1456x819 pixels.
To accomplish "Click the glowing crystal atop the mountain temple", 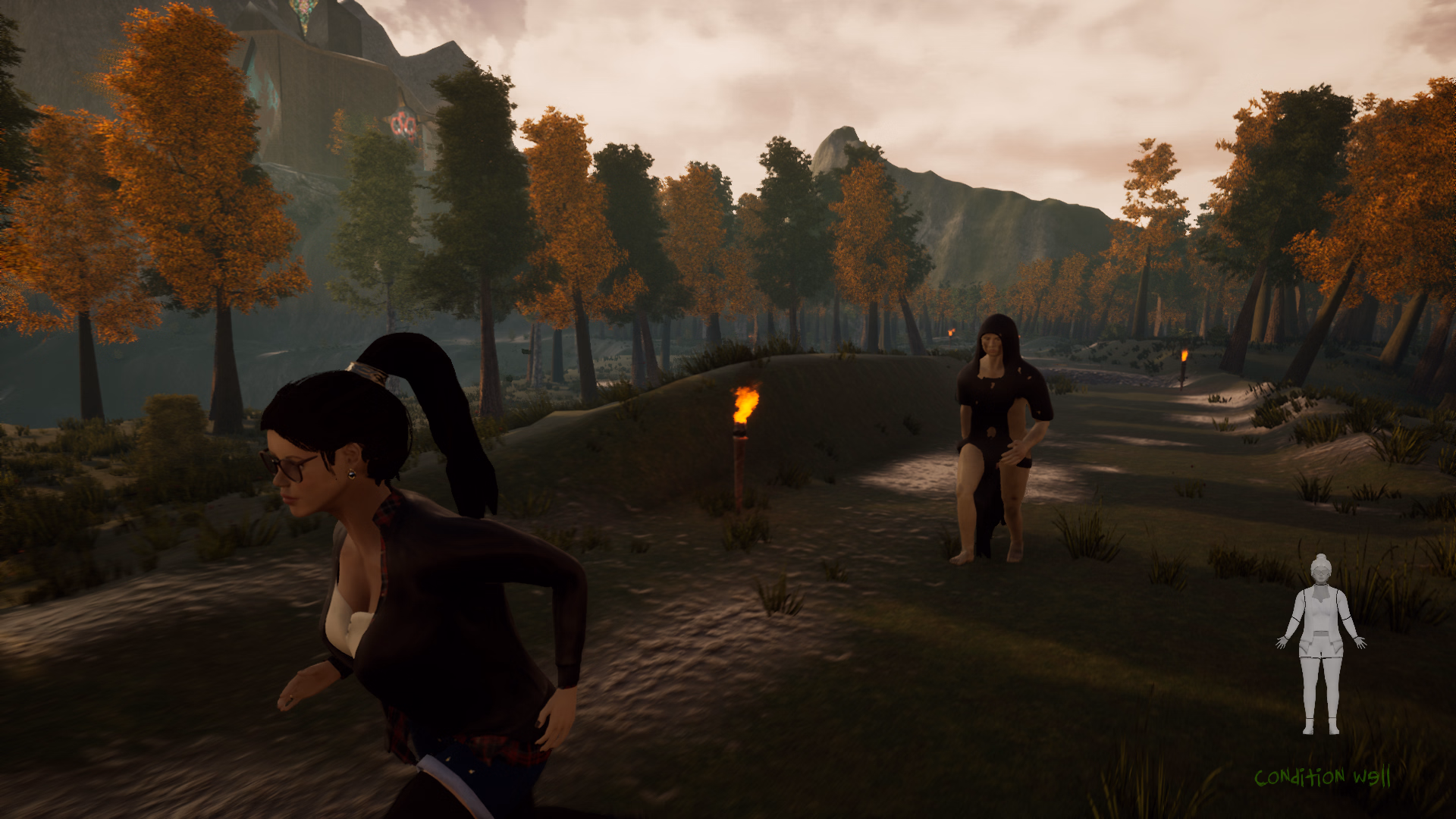I will coord(303,12).
